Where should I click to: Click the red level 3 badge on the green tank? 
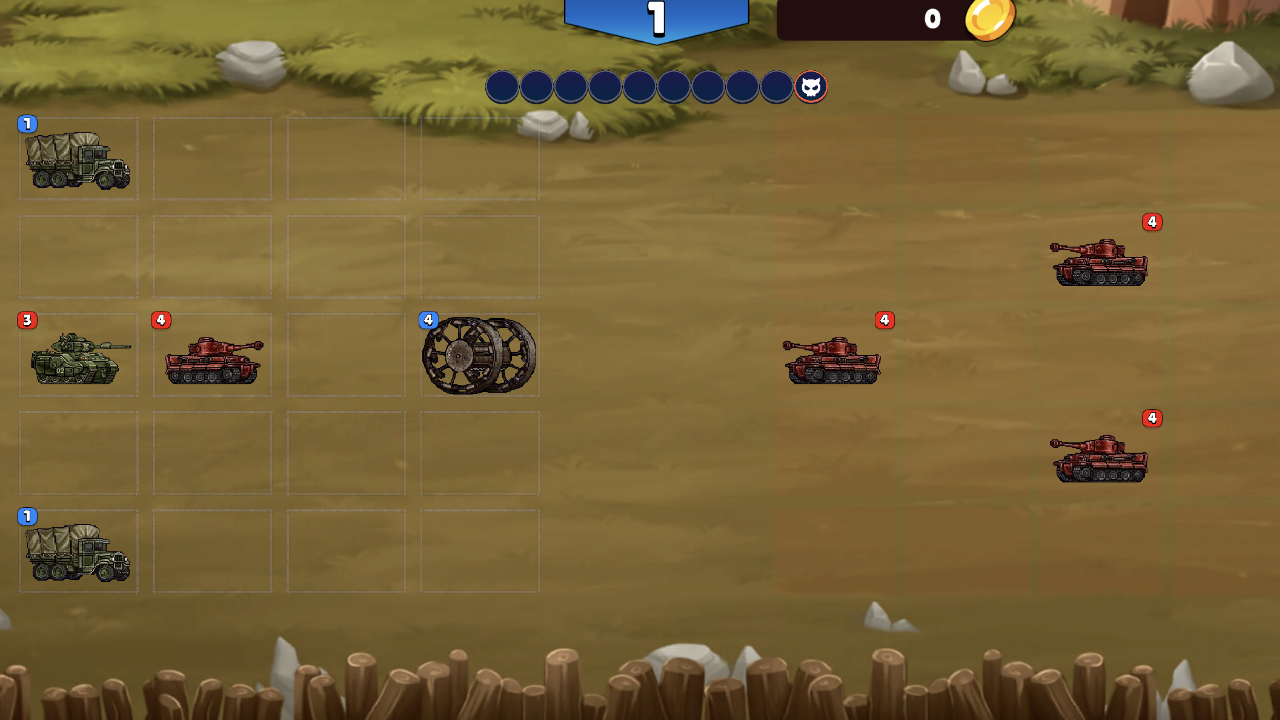26,320
